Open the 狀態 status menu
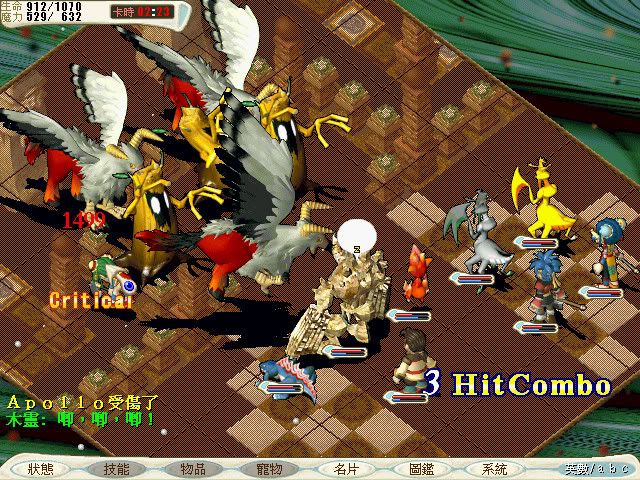The height and width of the screenshot is (480, 640). [42, 469]
